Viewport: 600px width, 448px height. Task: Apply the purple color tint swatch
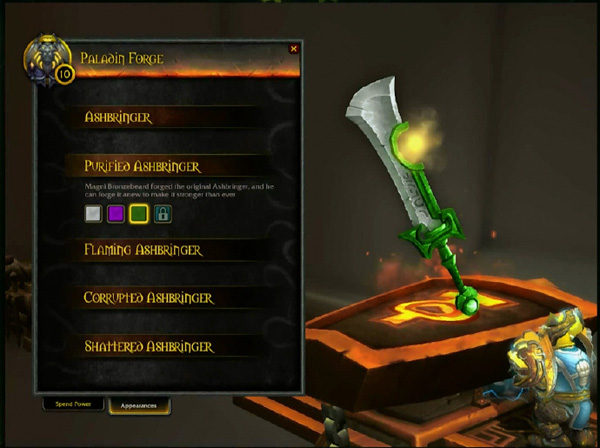(116, 213)
